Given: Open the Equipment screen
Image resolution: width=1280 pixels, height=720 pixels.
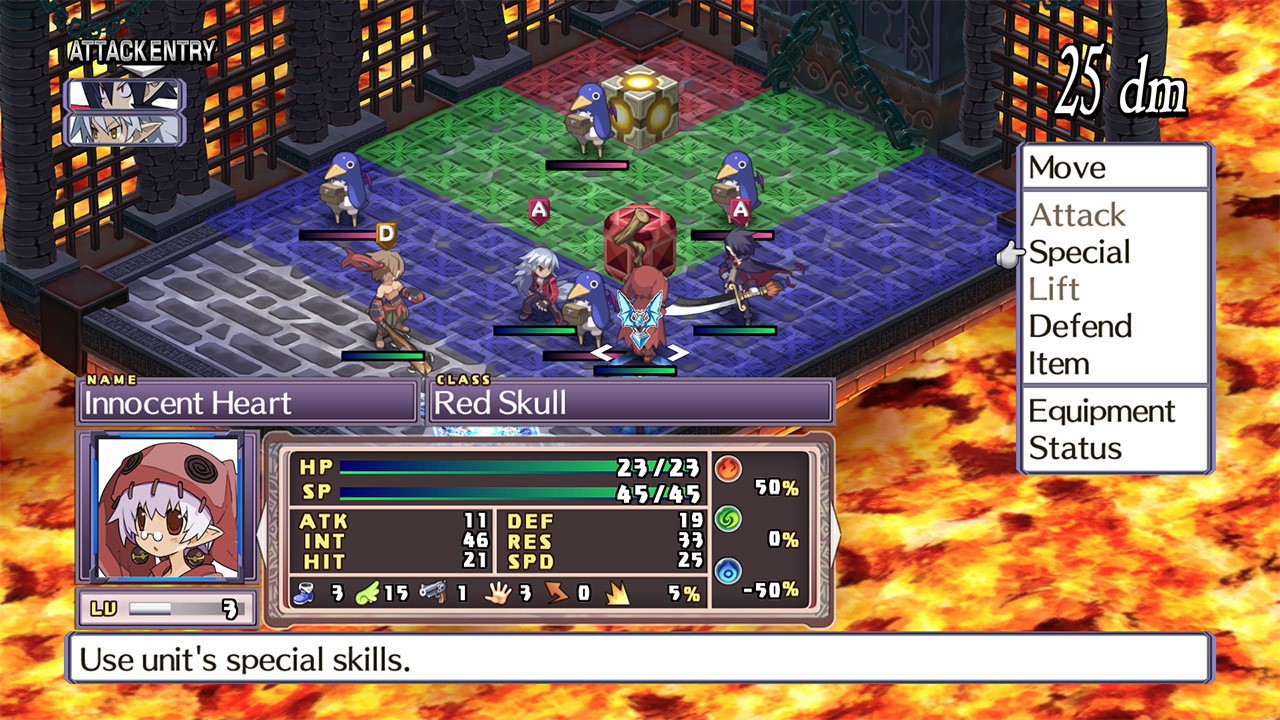Looking at the screenshot, I should (x=1101, y=411).
